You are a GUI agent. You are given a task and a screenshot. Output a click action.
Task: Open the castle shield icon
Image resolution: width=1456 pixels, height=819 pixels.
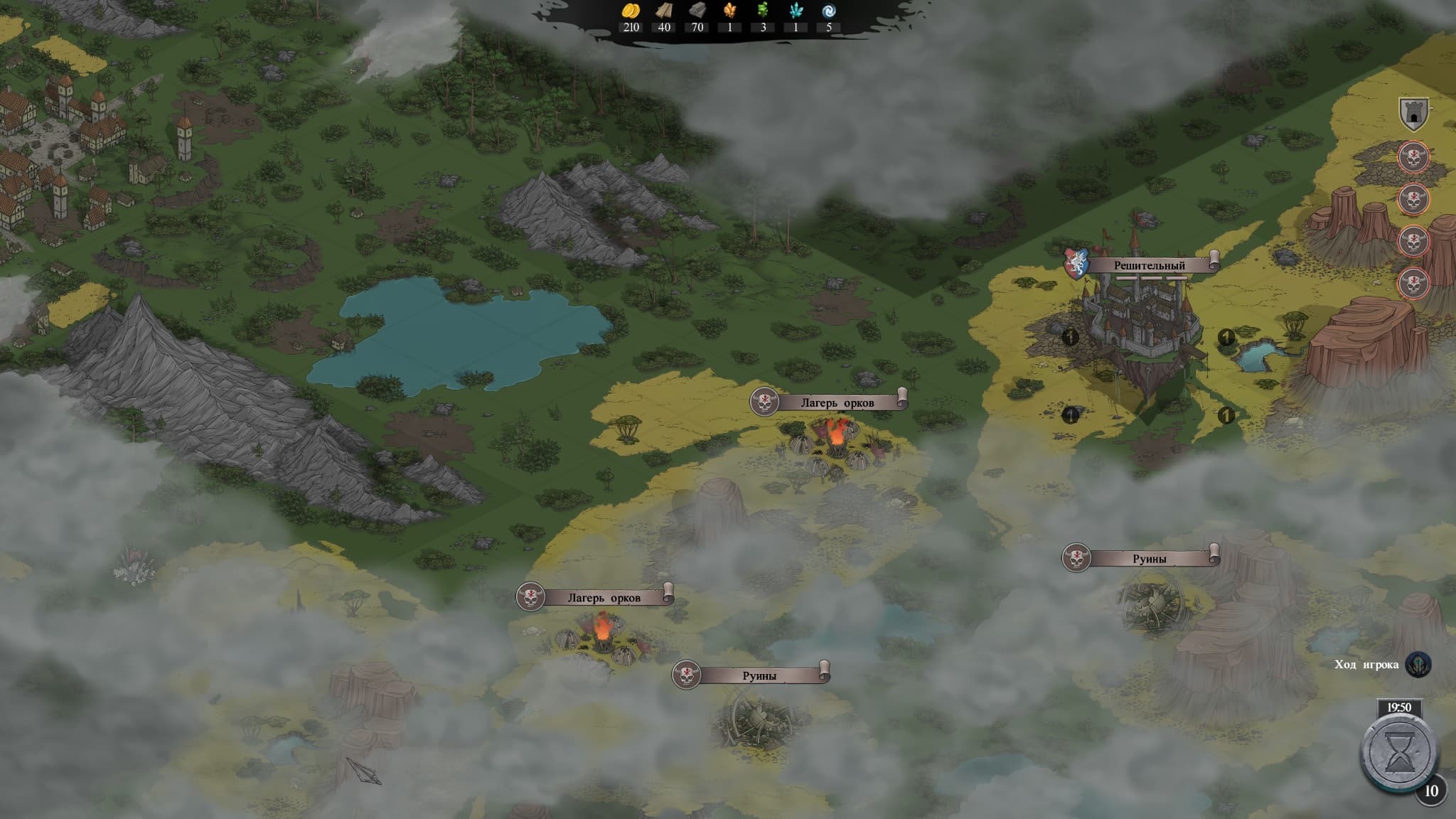pyautogui.click(x=1413, y=114)
